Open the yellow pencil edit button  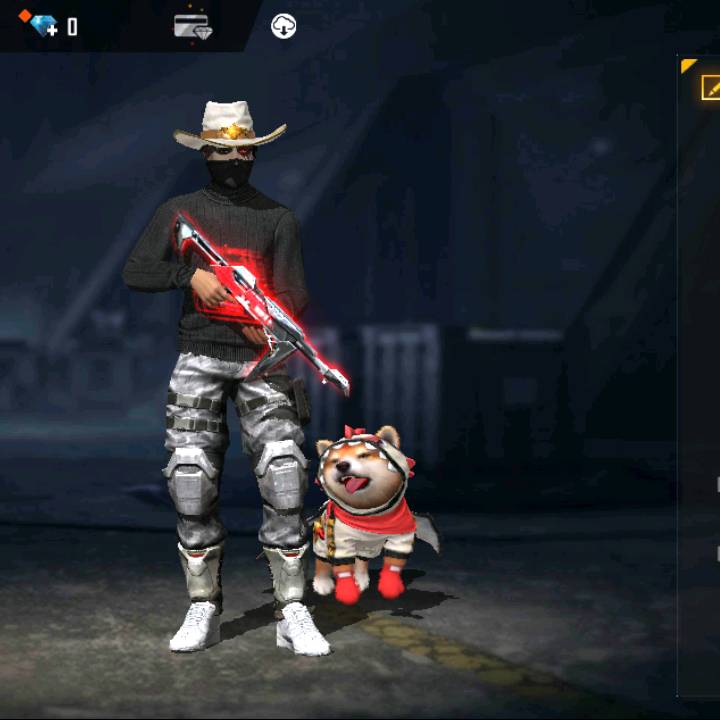710,88
